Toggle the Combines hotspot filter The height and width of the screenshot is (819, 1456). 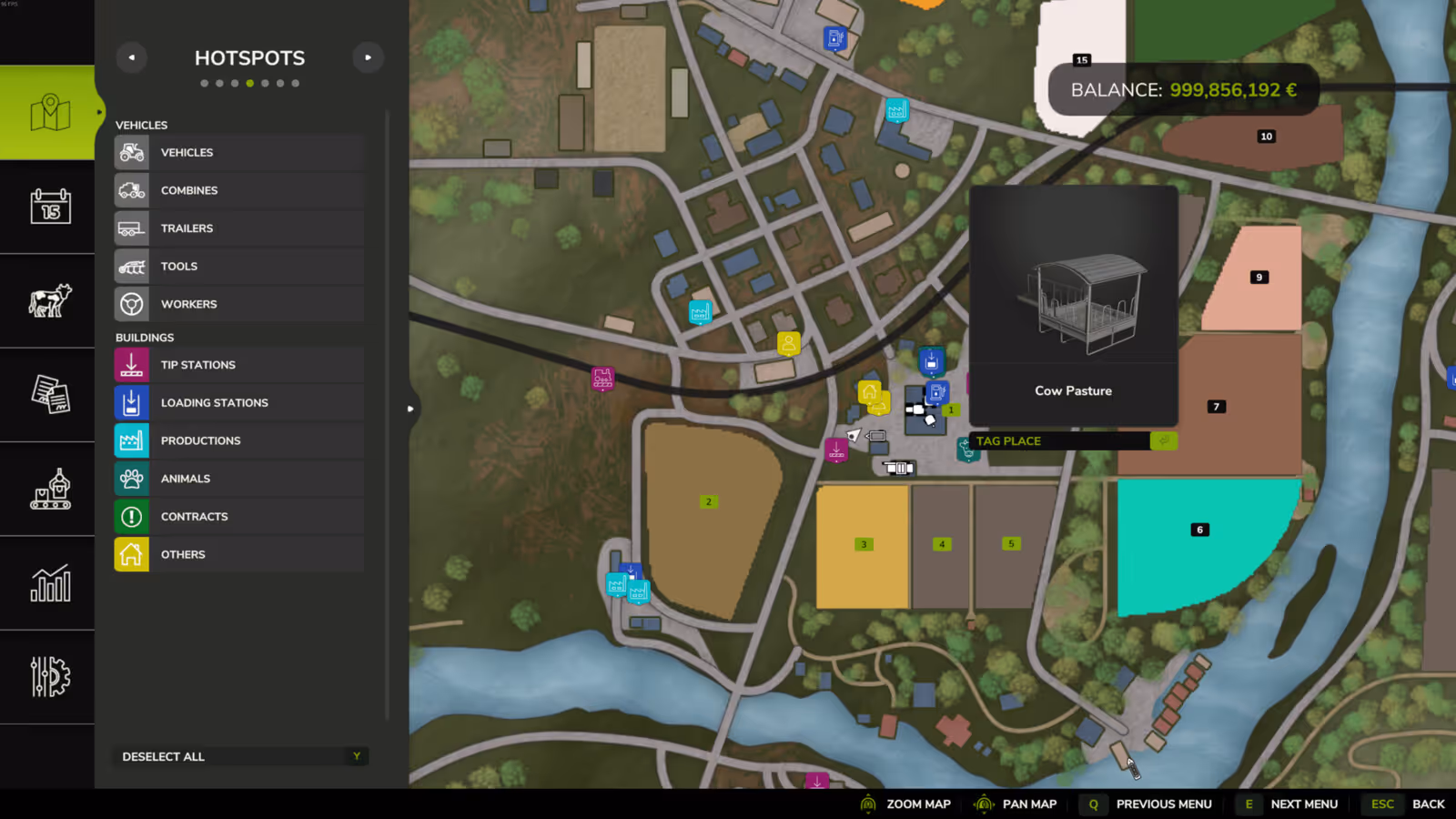(x=239, y=191)
